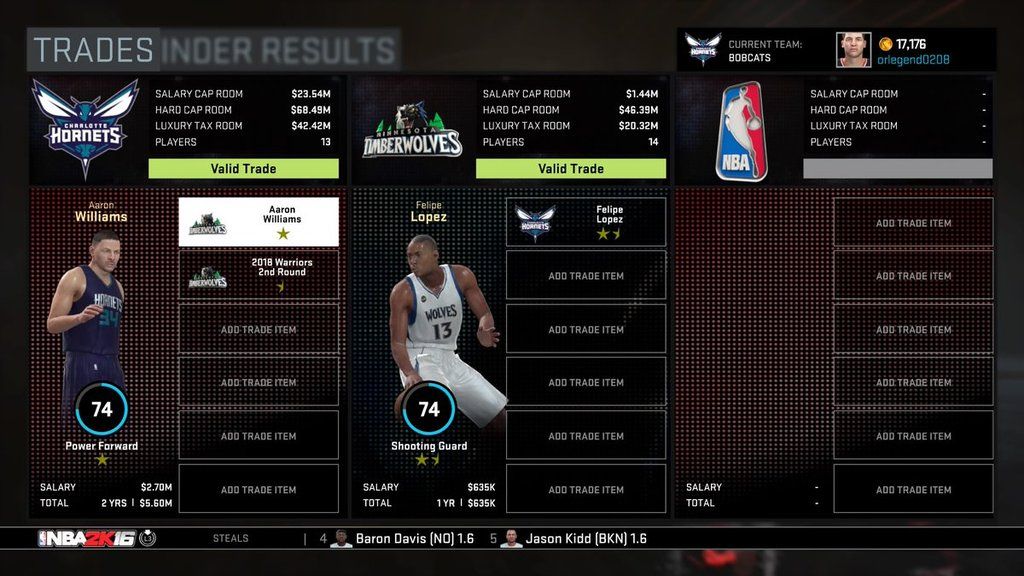Image resolution: width=1024 pixels, height=576 pixels.
Task: Open the orlegend0208 profile portrait
Action: pyautogui.click(x=853, y=50)
